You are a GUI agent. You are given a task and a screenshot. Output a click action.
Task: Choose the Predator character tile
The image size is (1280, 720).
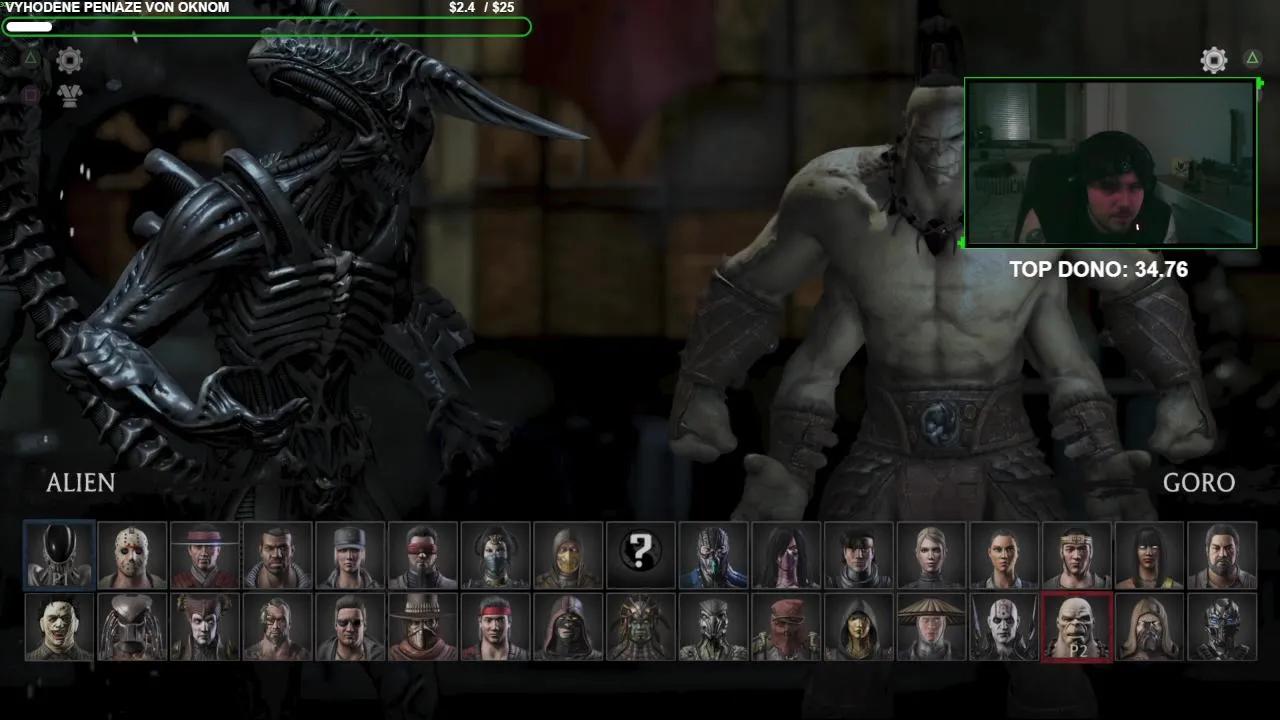click(x=133, y=627)
